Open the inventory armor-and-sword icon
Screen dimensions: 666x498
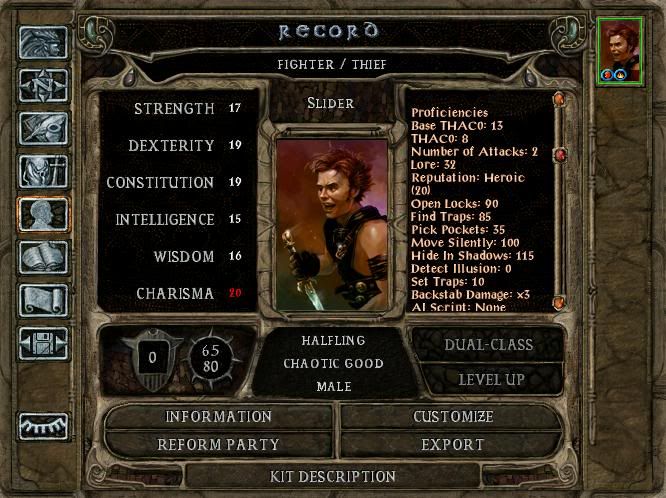[x=44, y=171]
